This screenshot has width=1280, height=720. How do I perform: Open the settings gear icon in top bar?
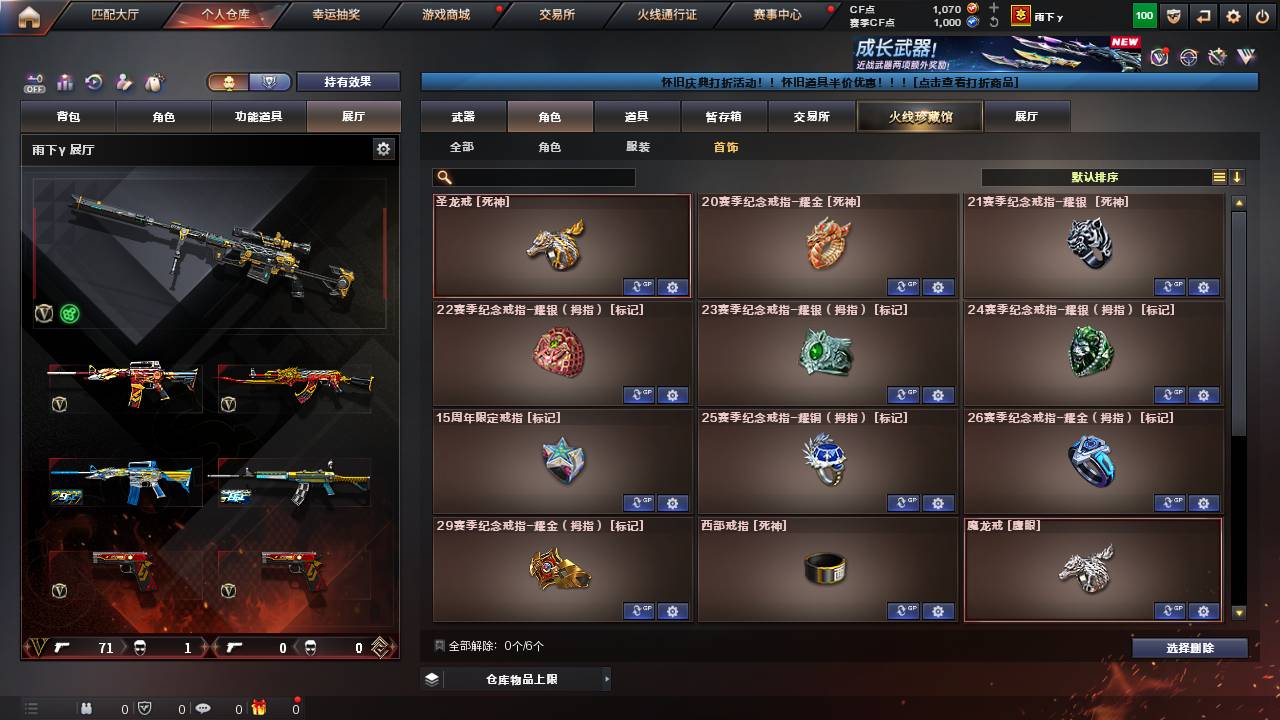pyautogui.click(x=1234, y=15)
